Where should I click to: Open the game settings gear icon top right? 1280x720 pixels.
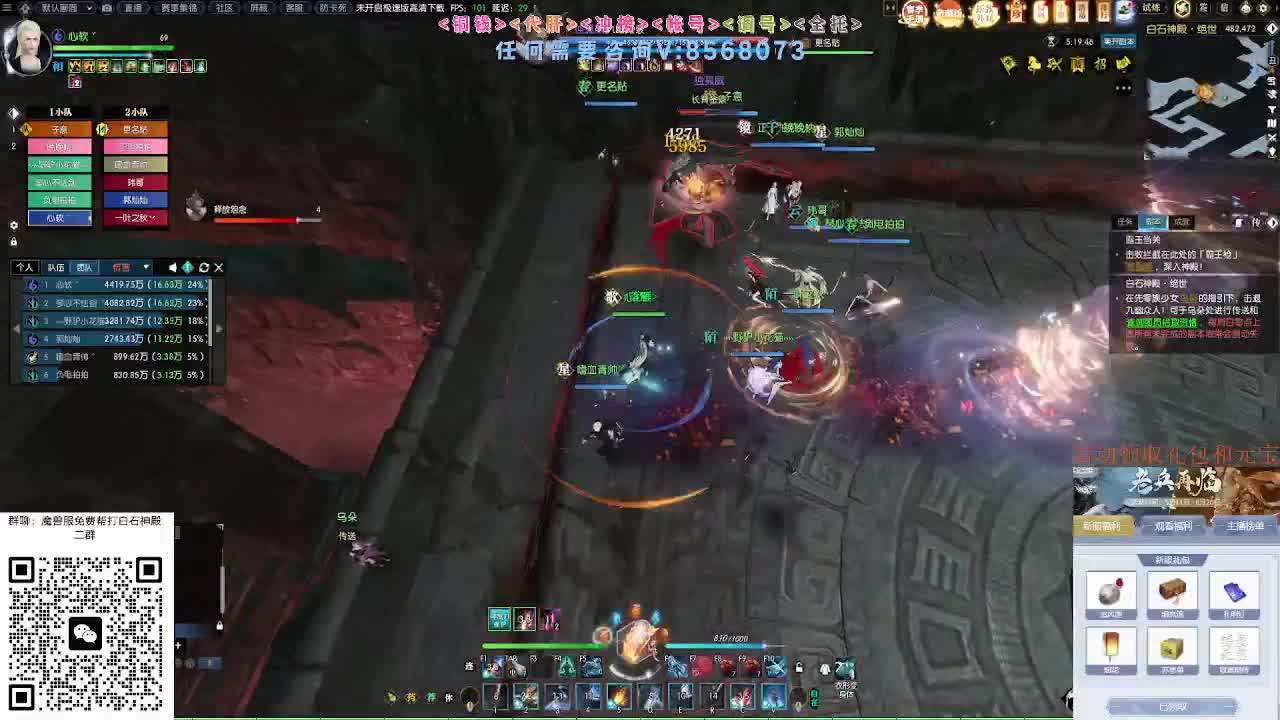pos(1263,9)
